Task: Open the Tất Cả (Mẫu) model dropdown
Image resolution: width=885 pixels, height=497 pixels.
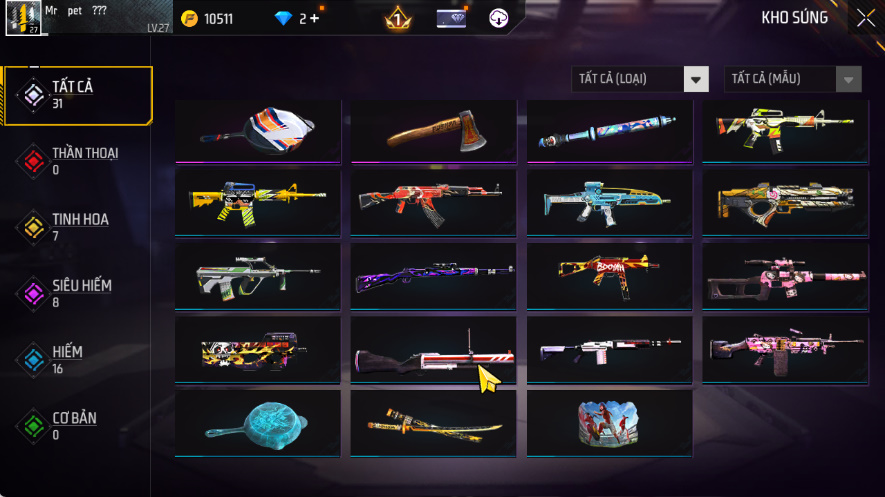Action: [792, 79]
